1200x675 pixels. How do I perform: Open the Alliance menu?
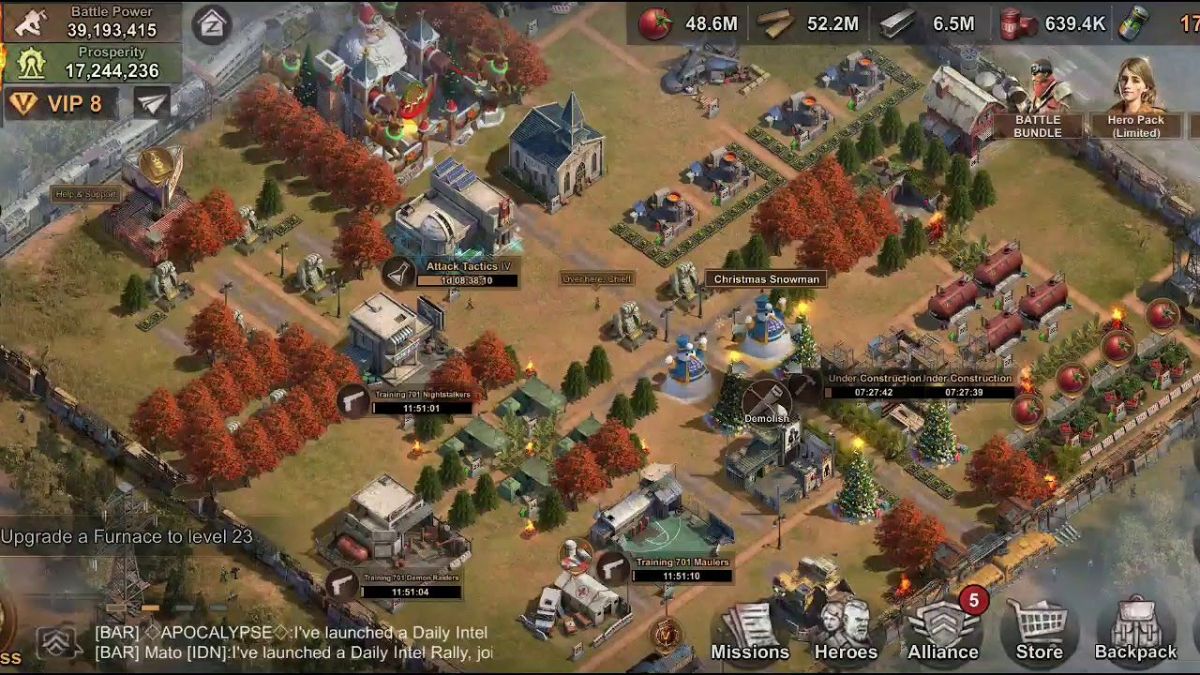point(942,632)
